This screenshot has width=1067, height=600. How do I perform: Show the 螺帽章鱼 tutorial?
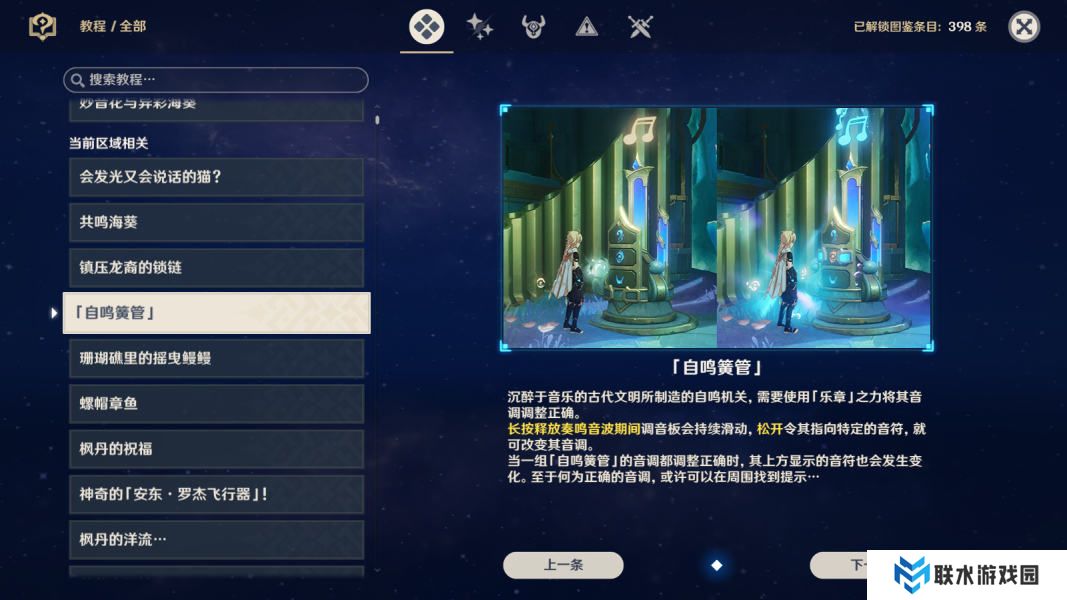pyautogui.click(x=216, y=403)
